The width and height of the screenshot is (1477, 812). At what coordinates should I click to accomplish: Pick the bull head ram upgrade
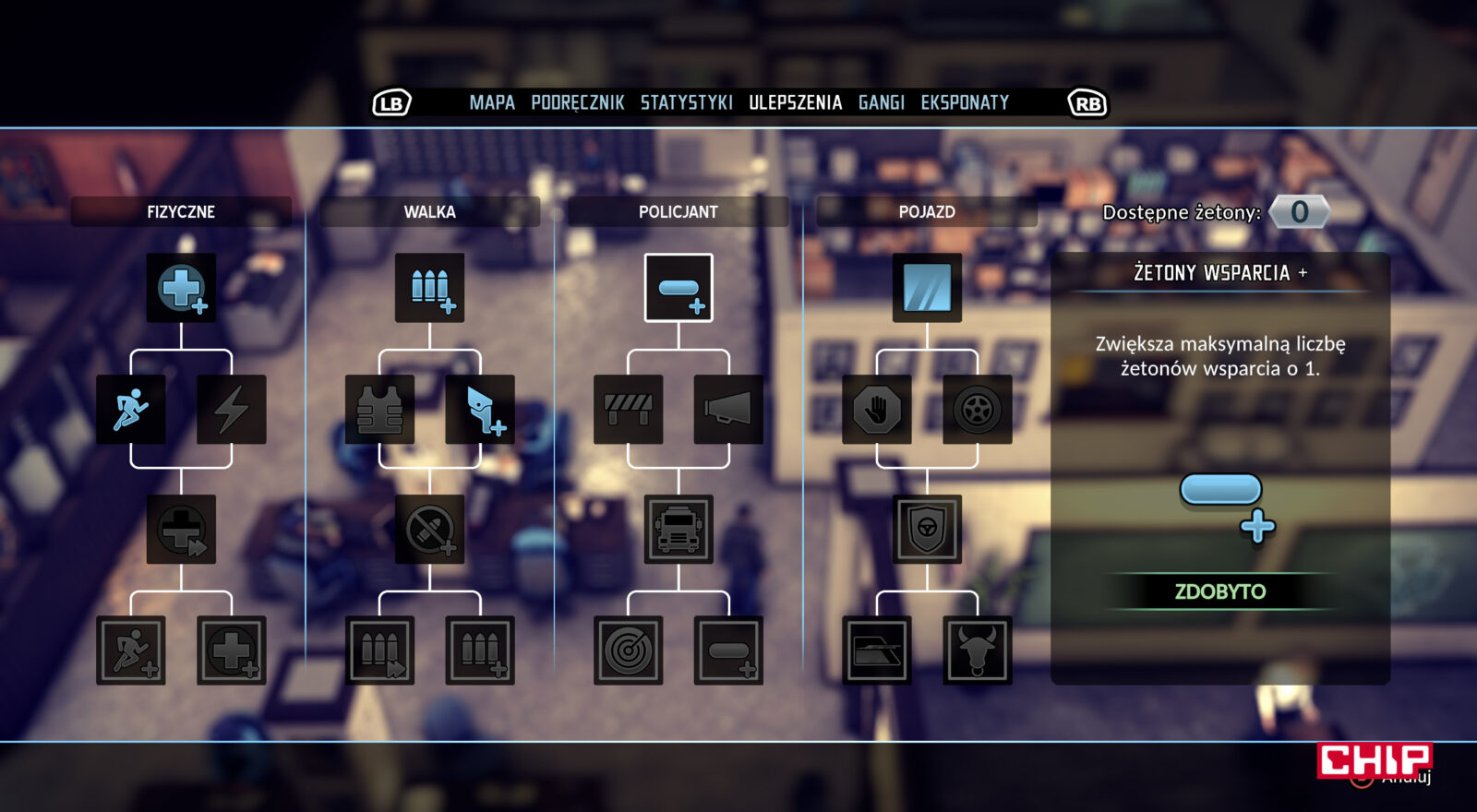pos(978,651)
